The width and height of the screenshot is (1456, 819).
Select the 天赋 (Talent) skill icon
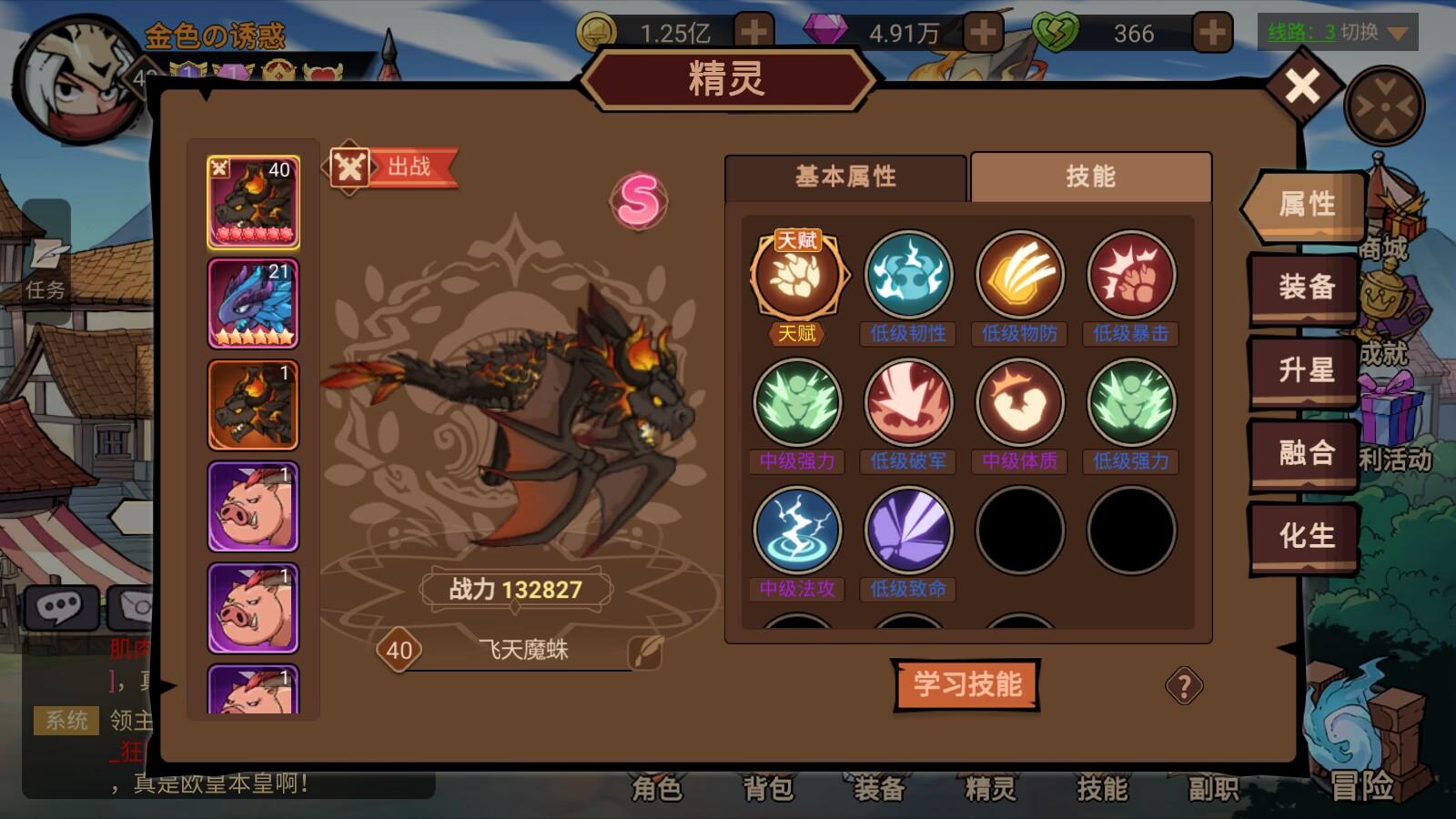click(x=798, y=276)
